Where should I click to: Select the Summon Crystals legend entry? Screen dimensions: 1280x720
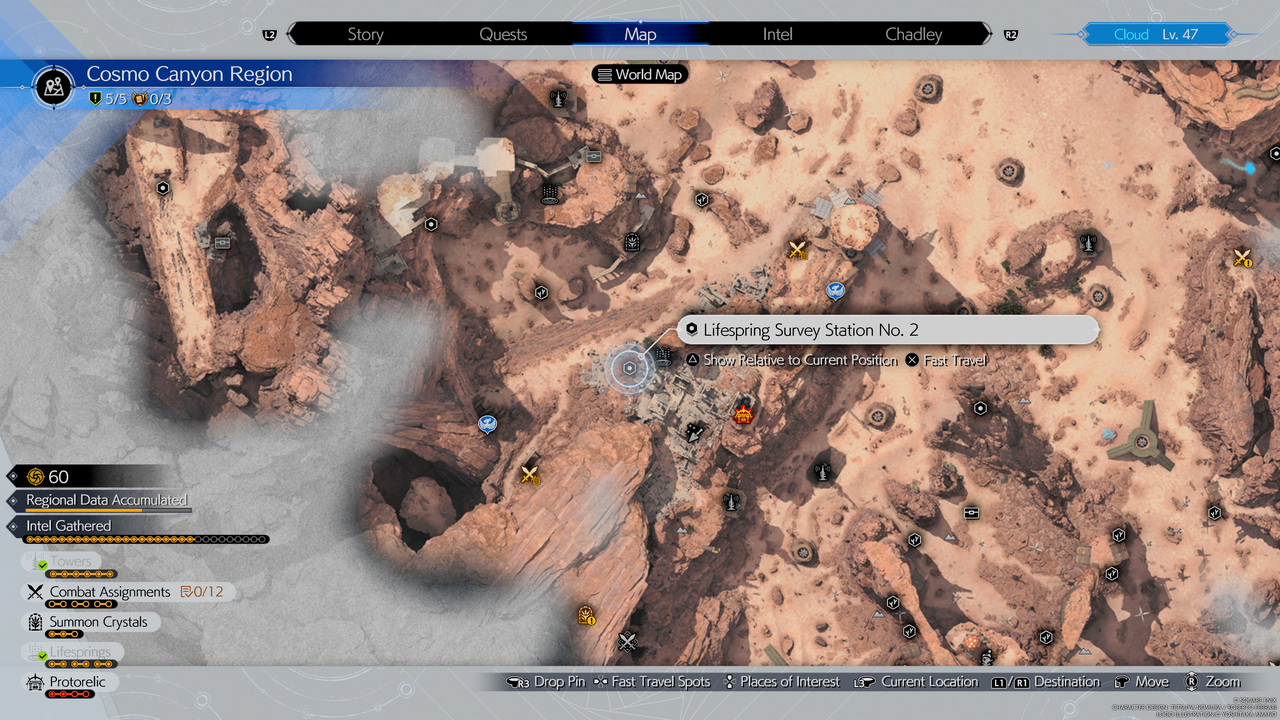coord(98,622)
